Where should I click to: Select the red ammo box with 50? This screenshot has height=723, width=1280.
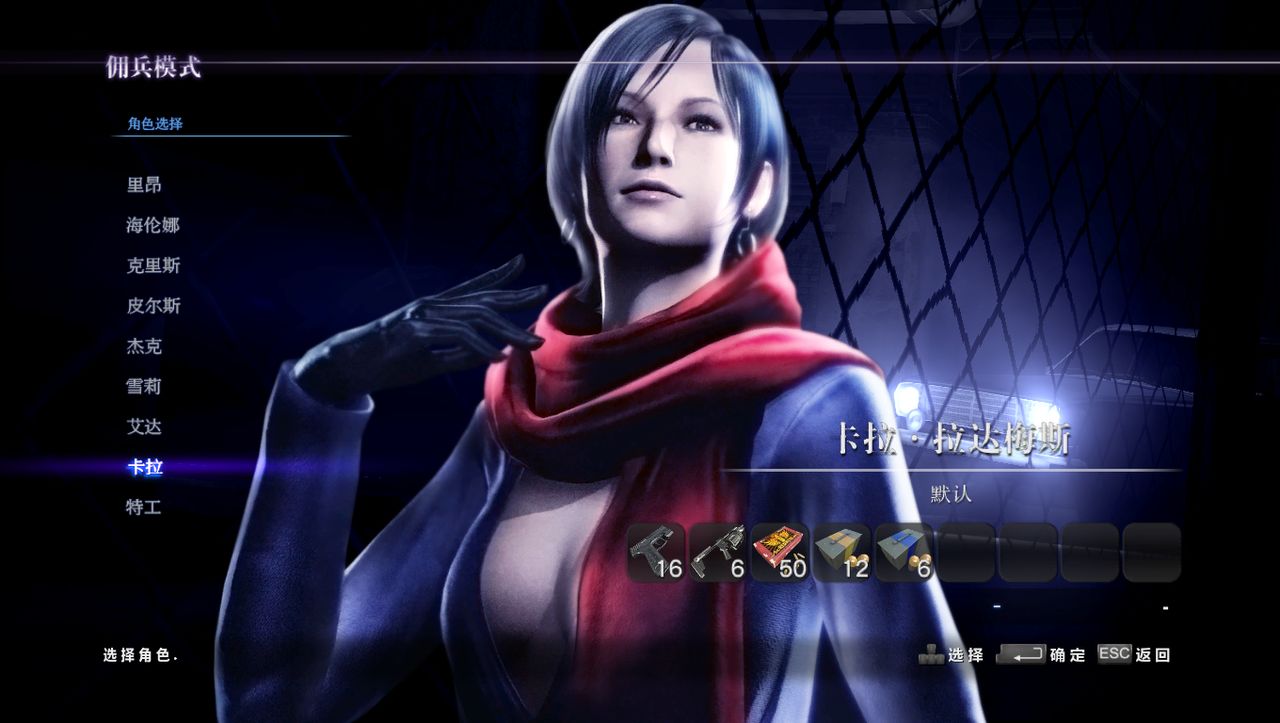coord(780,552)
